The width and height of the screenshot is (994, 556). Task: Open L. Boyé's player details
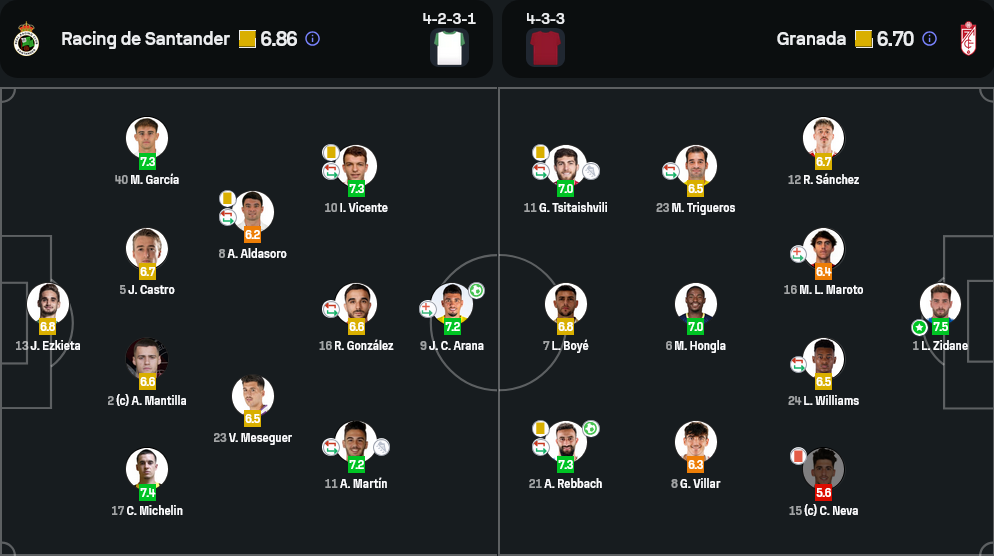click(565, 305)
